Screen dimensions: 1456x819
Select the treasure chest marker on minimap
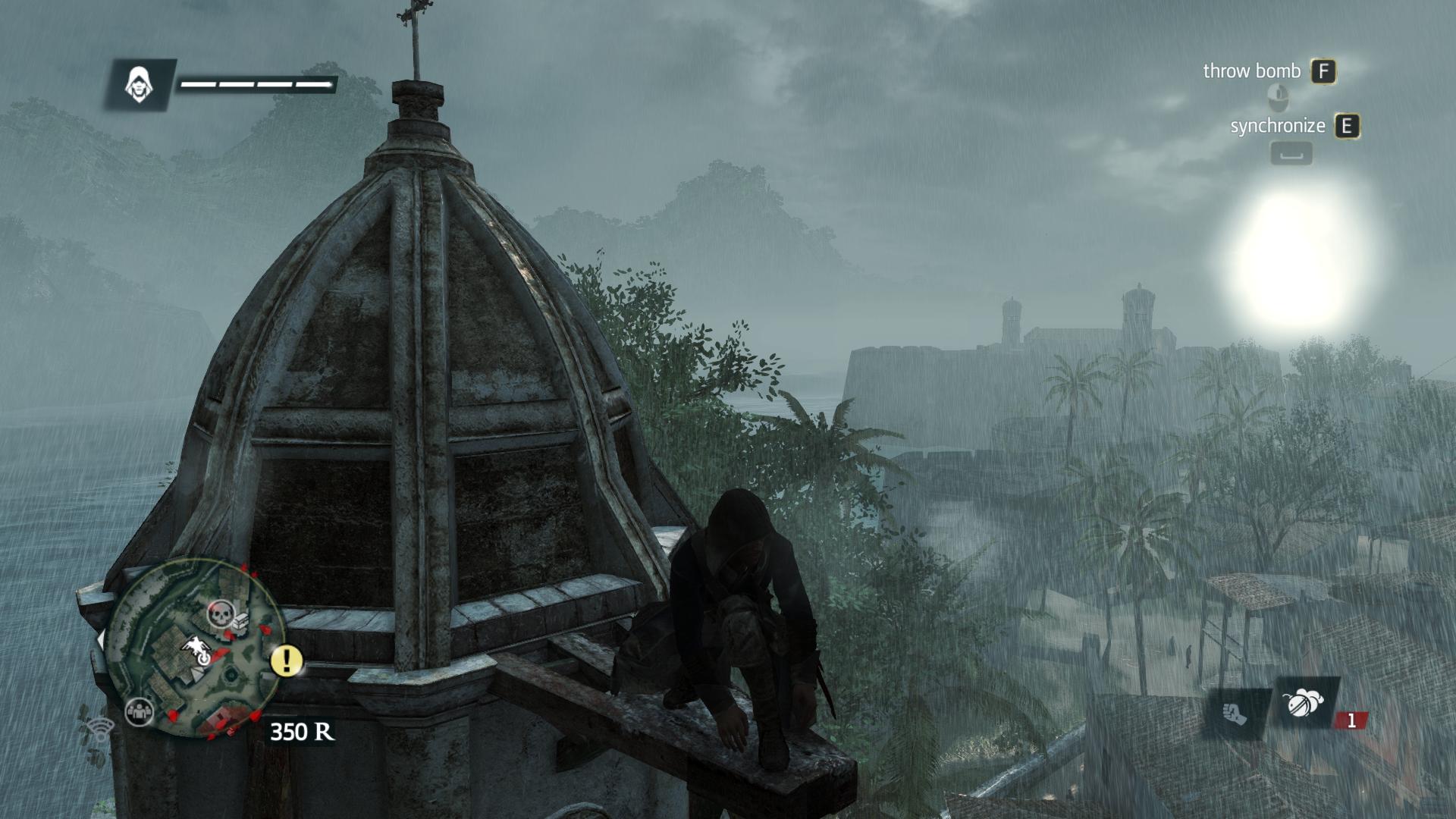tap(240, 621)
